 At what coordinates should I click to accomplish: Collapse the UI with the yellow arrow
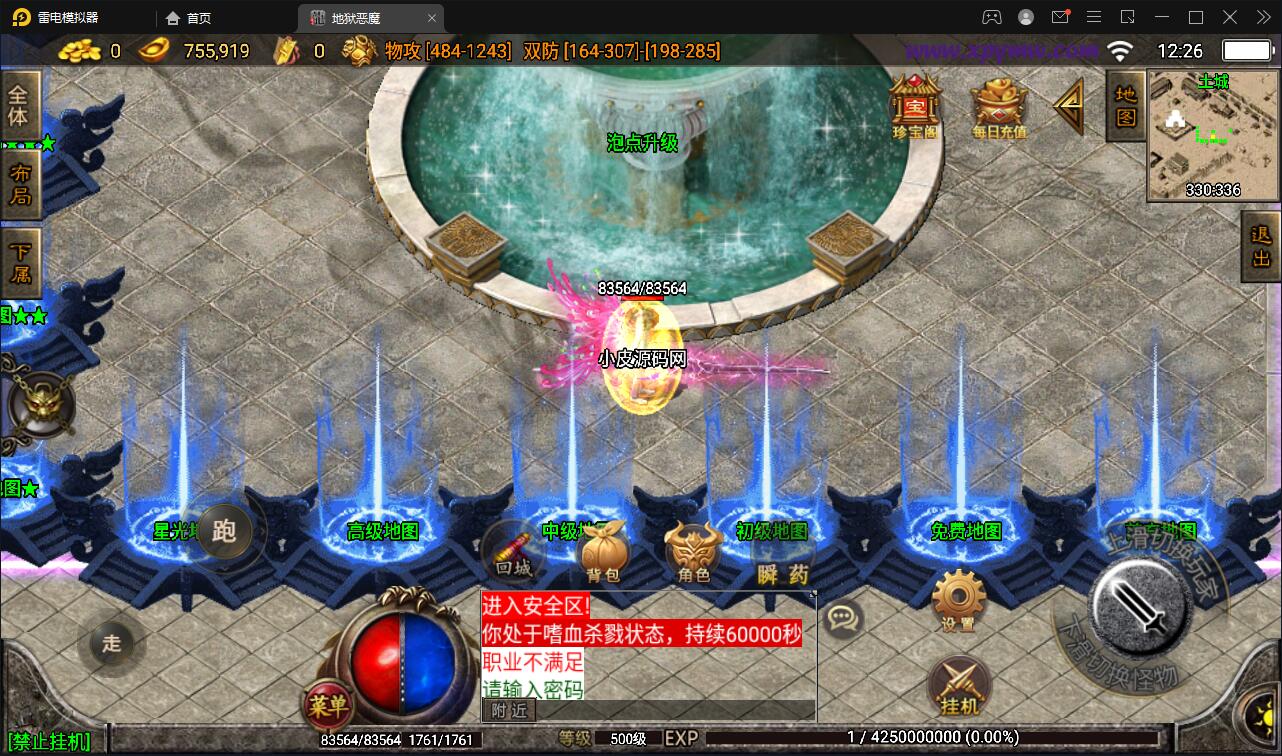[x=1068, y=105]
